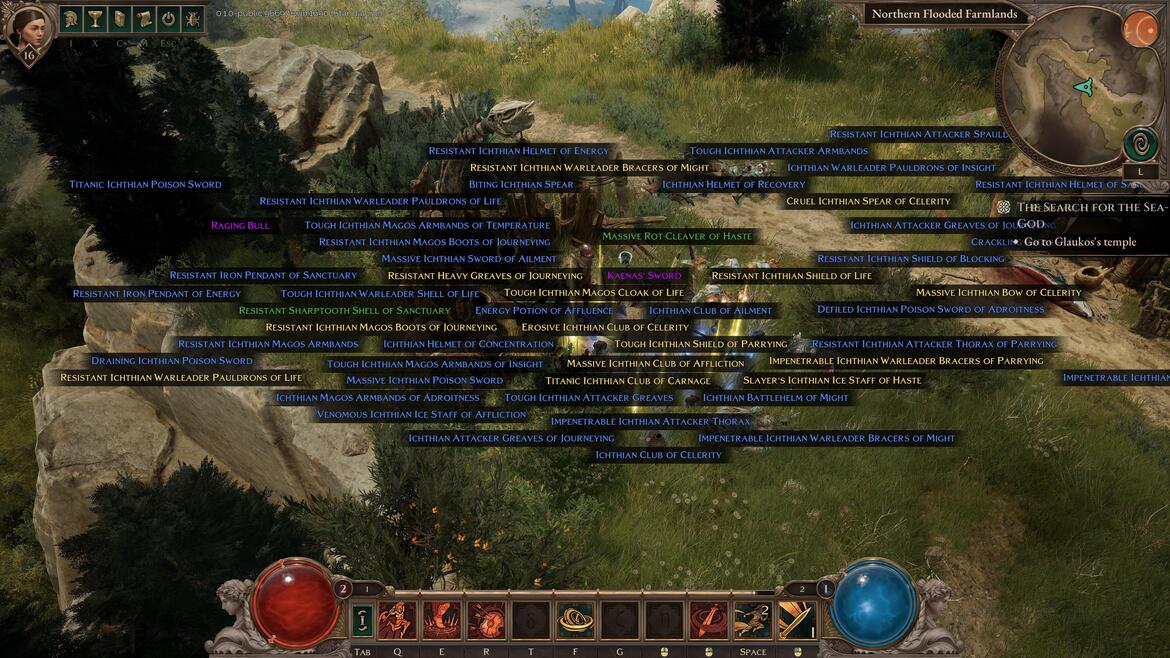The height and width of the screenshot is (658, 1170).
Task: Open the book icon panel
Action: click(120, 20)
